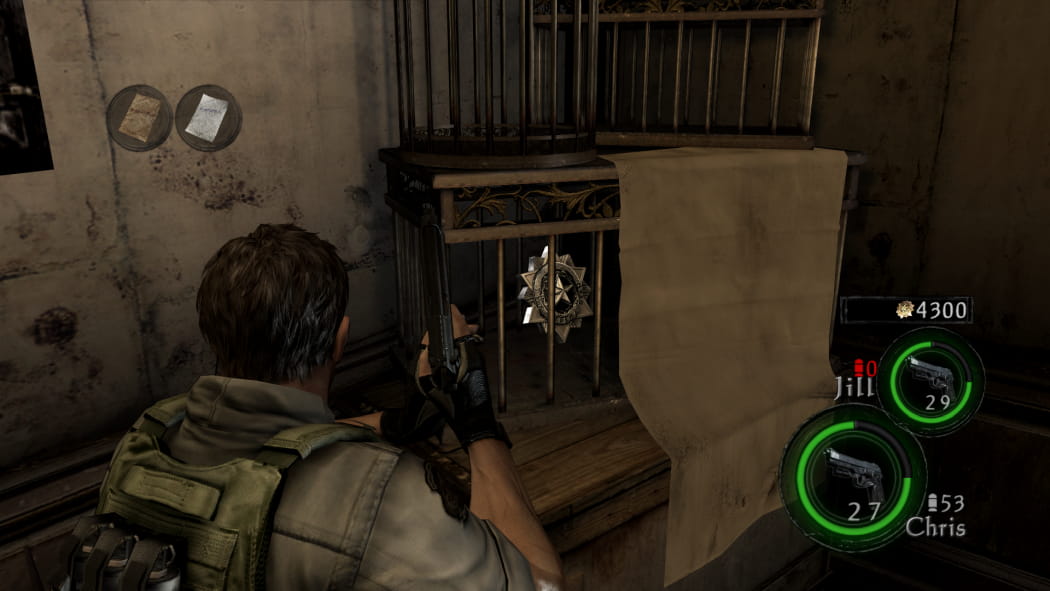
Task: Click Chris's handgun weapon icon
Action: (x=852, y=476)
